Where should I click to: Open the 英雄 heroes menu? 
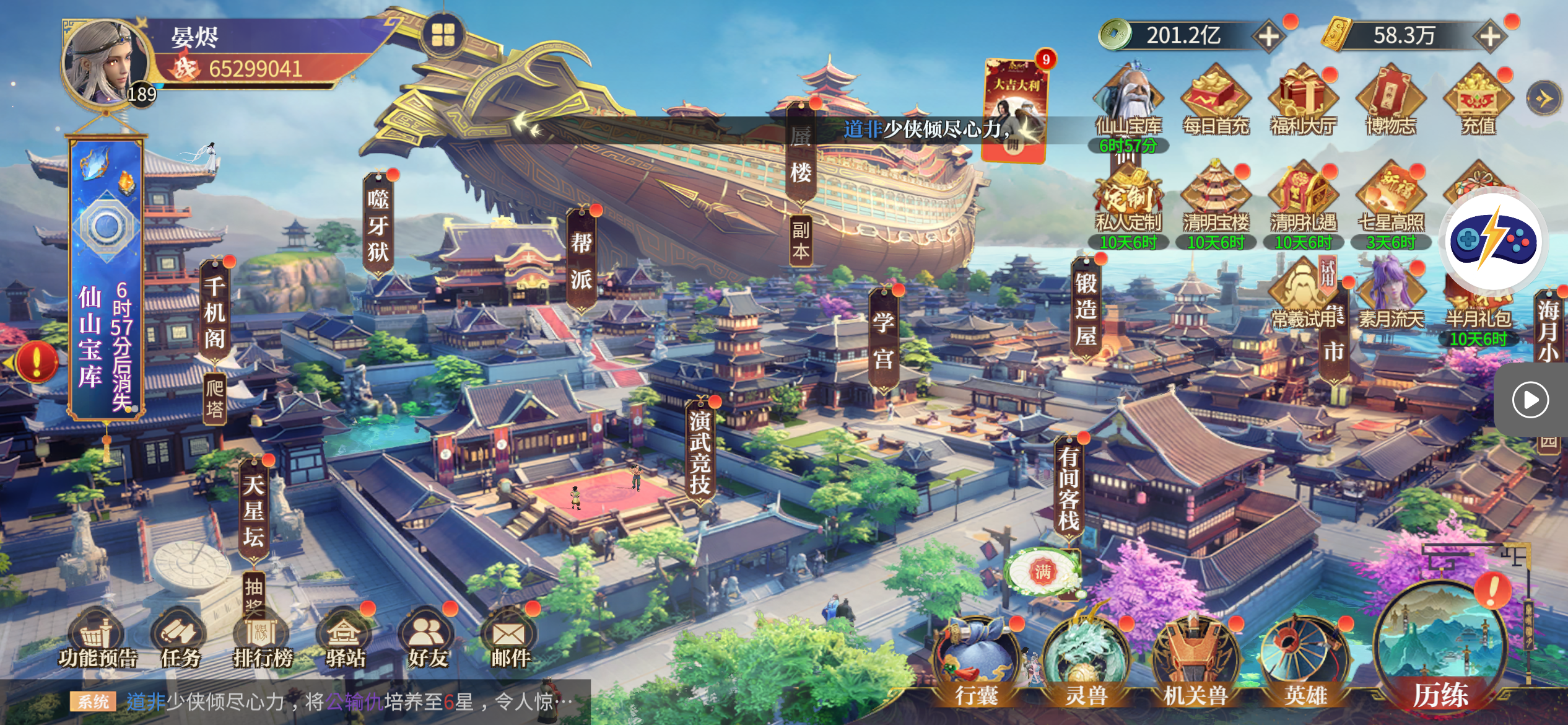pyautogui.click(x=1305, y=663)
